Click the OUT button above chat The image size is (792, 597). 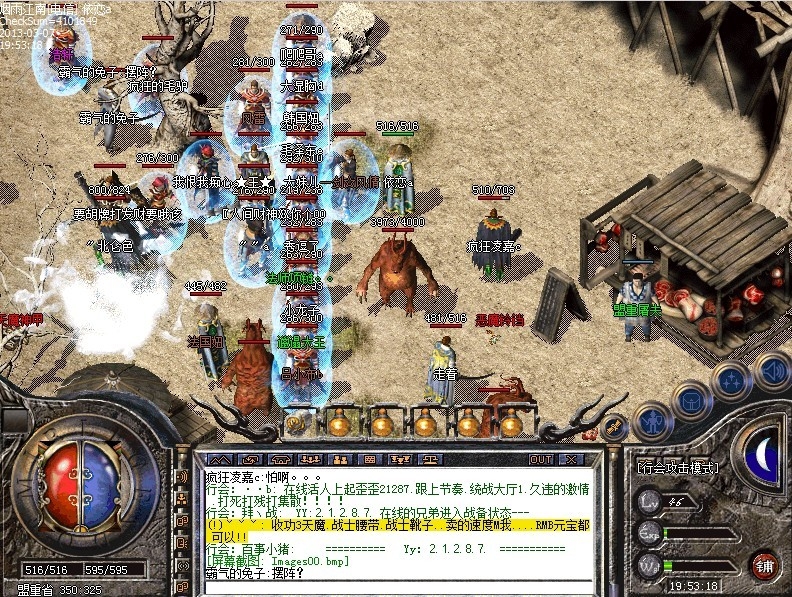pyautogui.click(x=541, y=459)
